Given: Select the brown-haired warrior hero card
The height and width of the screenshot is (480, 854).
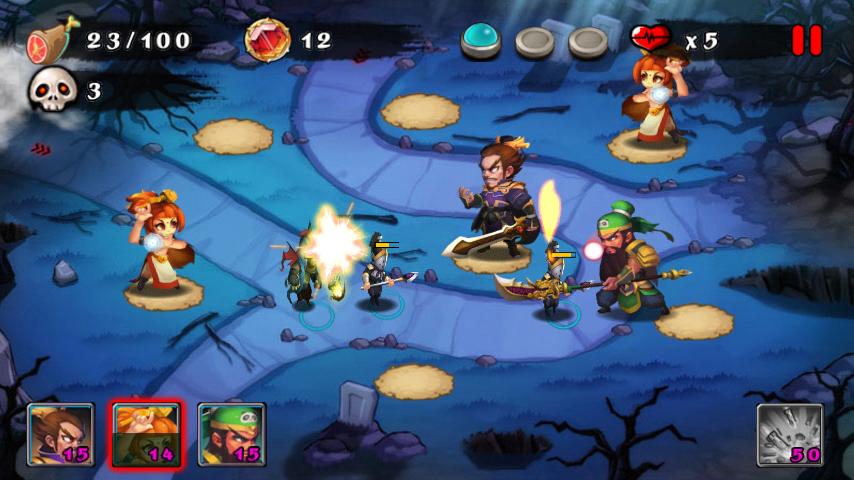Looking at the screenshot, I should (x=61, y=434).
